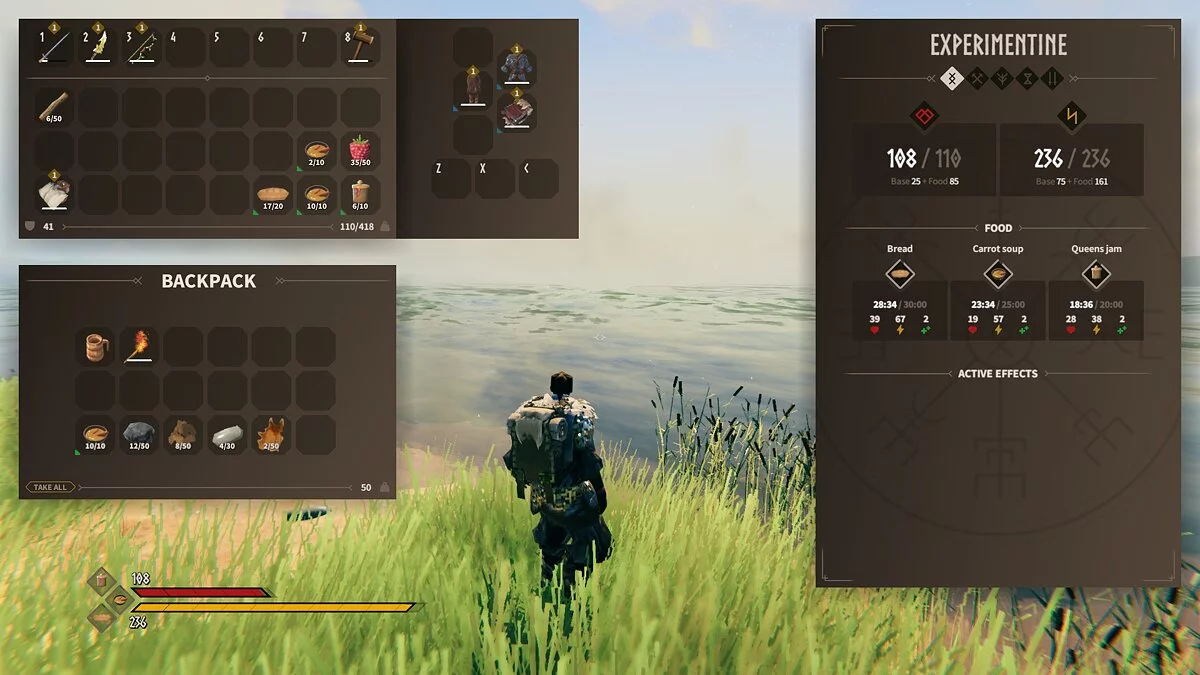Choose the Queens jam jar showing 6/10
Image resolution: width=1200 pixels, height=675 pixels.
click(360, 195)
